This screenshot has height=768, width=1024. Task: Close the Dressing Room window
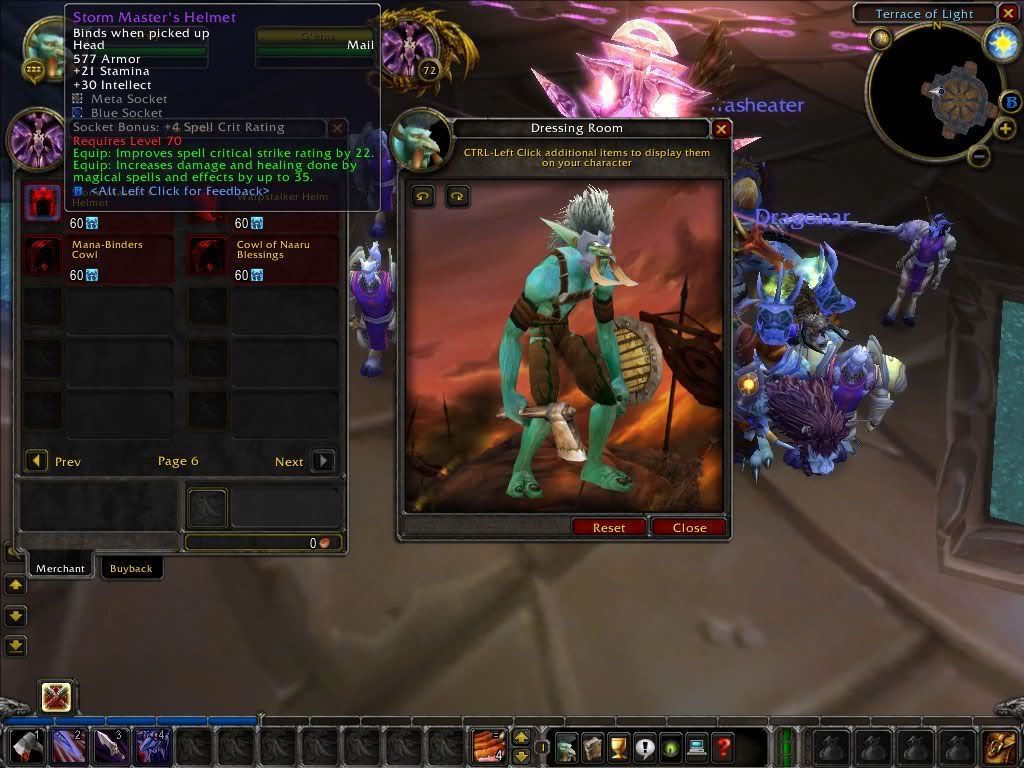(721, 129)
